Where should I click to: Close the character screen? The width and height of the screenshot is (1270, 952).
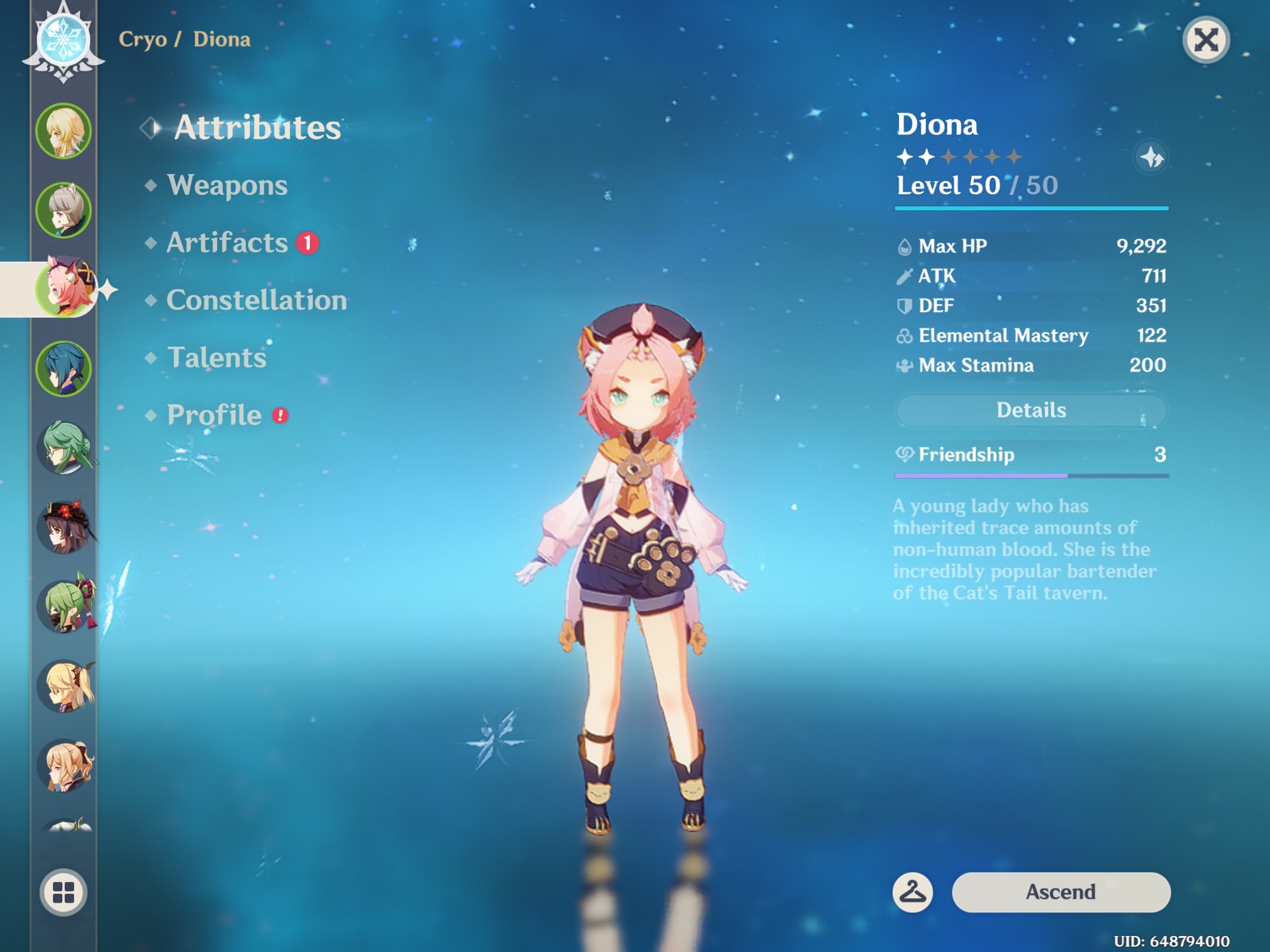pos(1206,40)
